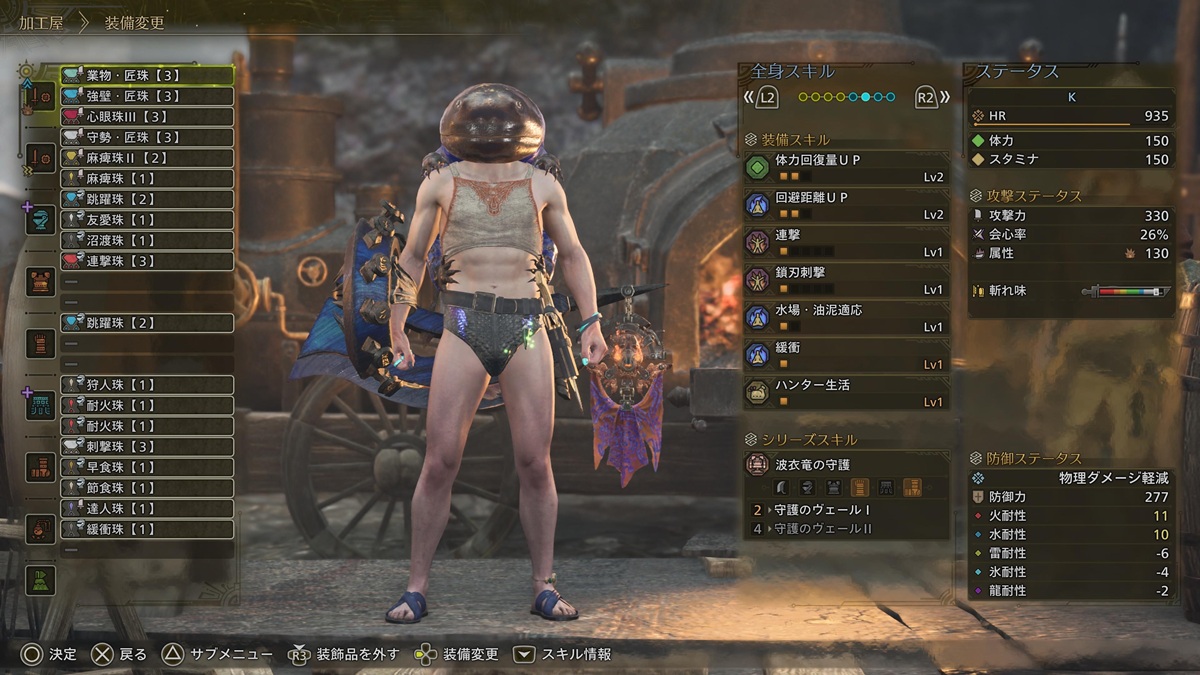Screen dimensions: 1200x675
Task: Select the 水場・油泥適応 skill row
Action: click(846, 318)
